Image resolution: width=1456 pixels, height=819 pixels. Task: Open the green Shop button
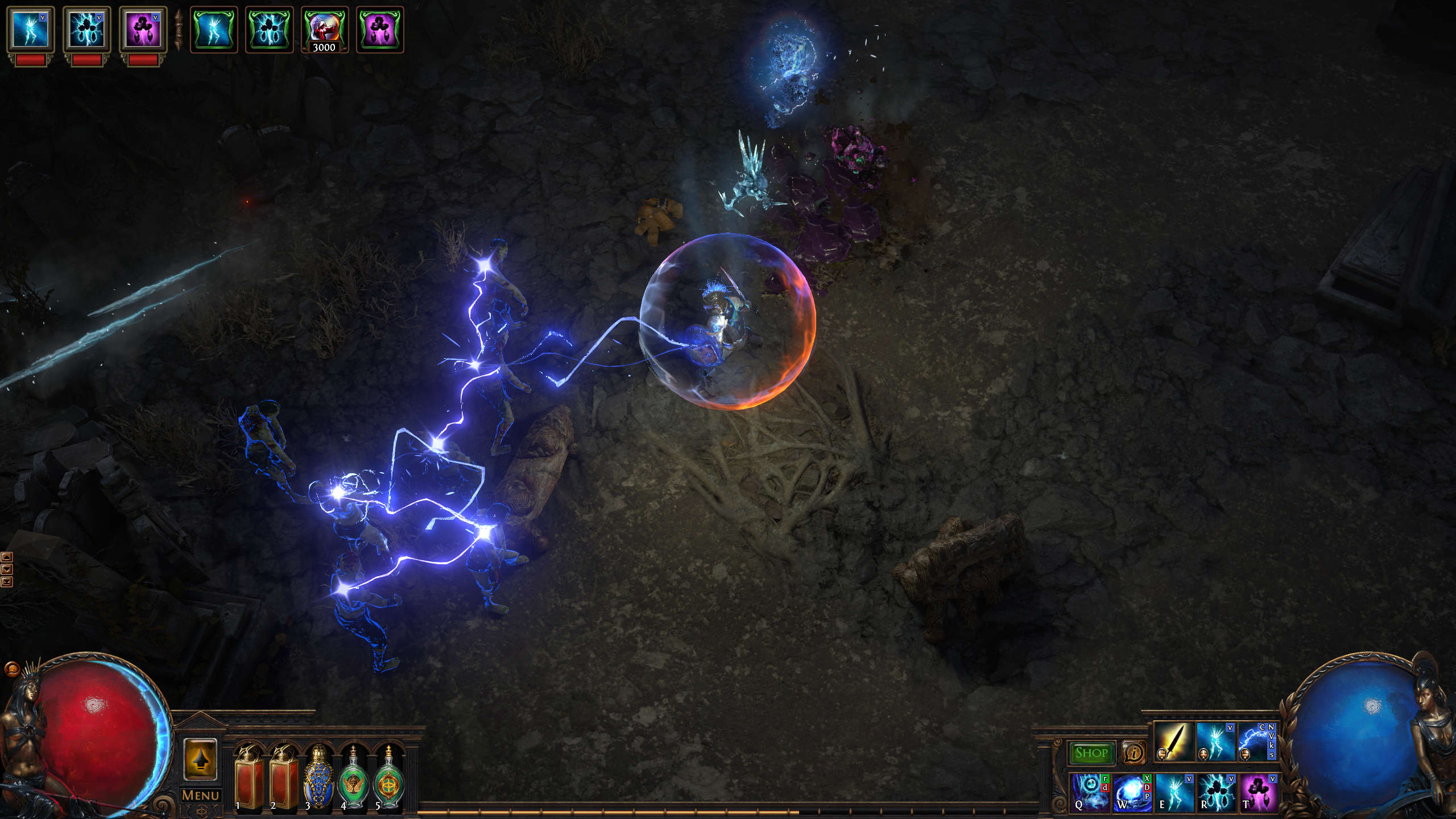point(1091,753)
